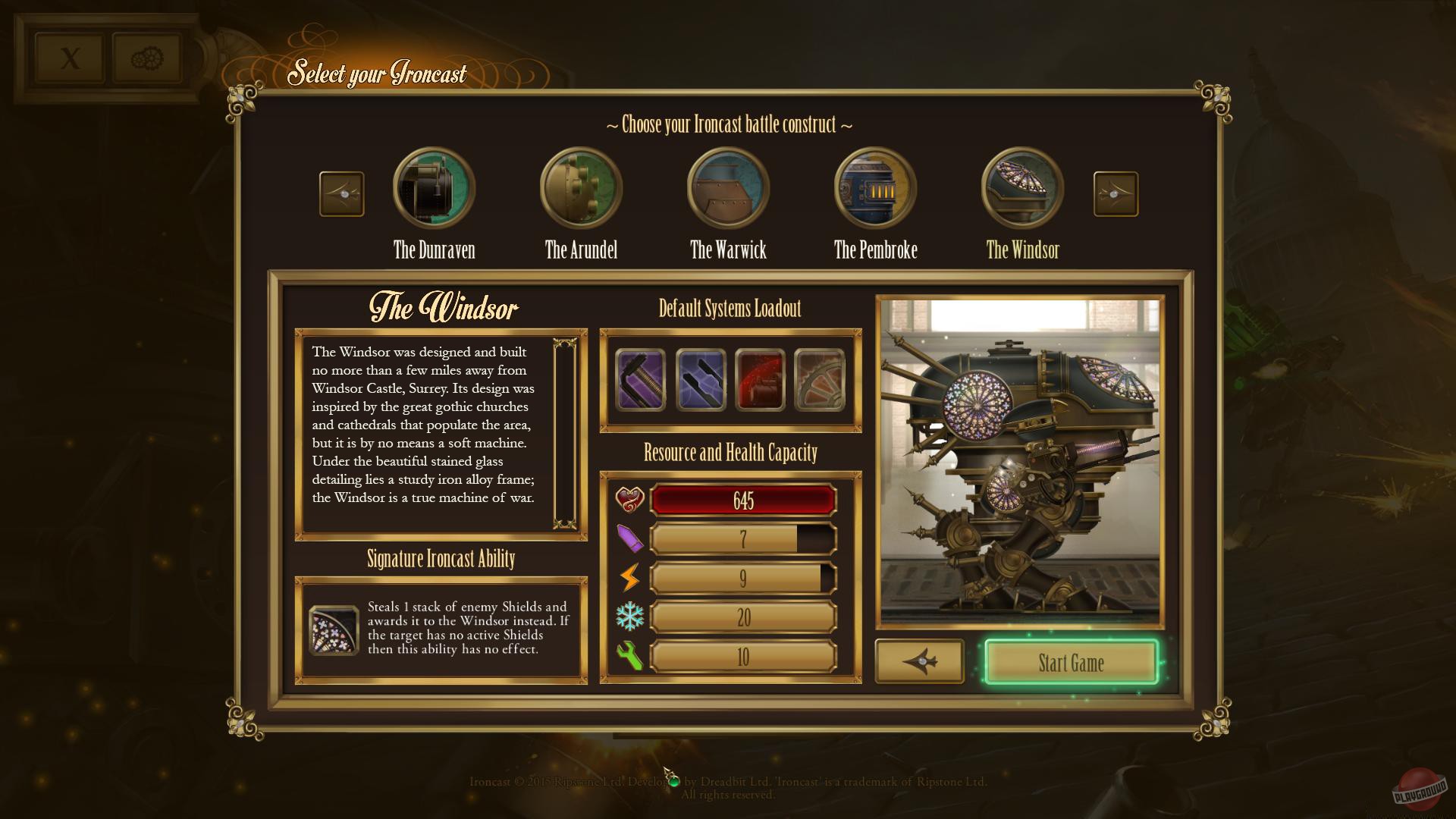This screenshot has width=1456, height=819.
Task: Click the heart health capacity icon
Action: click(630, 500)
